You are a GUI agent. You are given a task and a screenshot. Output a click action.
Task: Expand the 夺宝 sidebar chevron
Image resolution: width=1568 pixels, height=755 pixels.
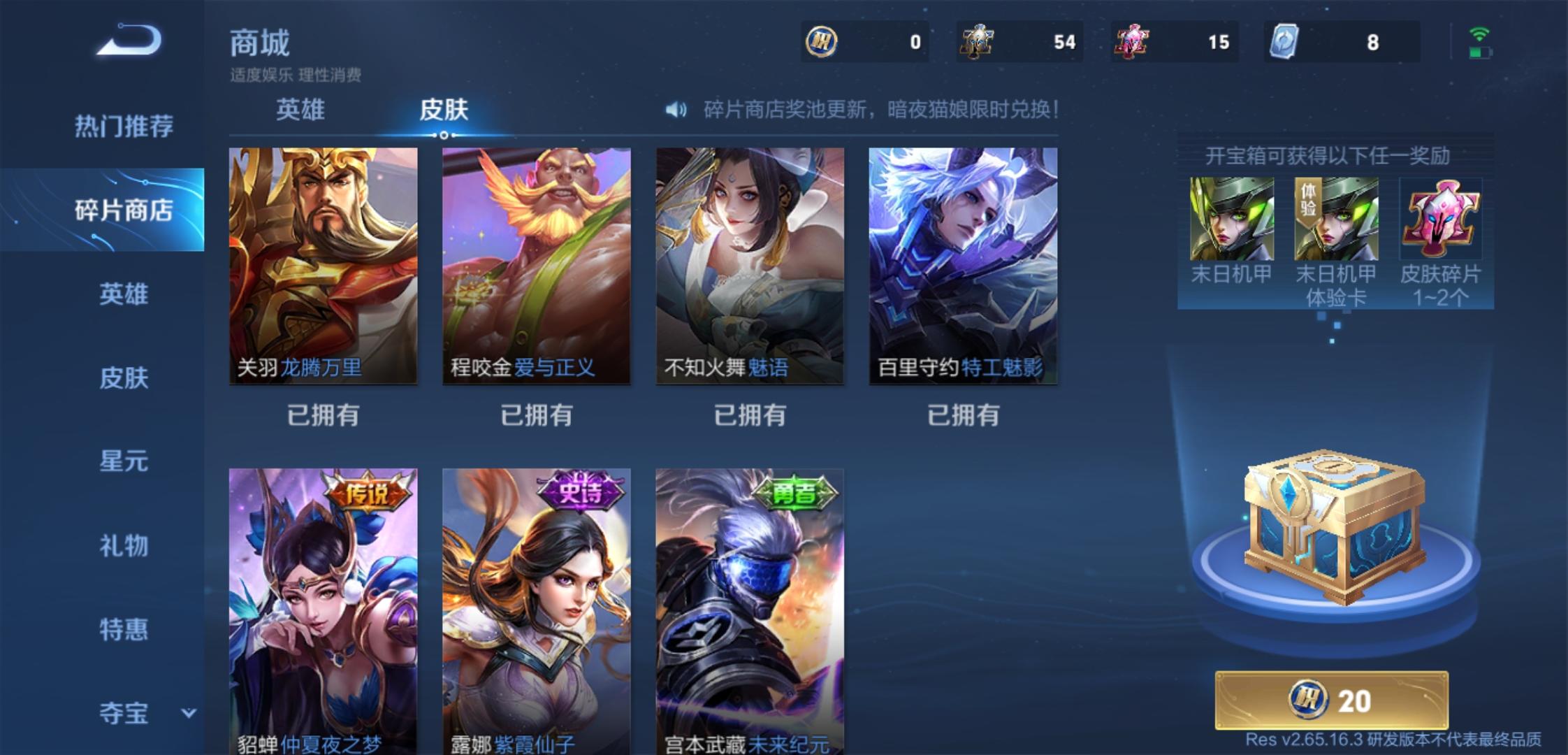(189, 713)
